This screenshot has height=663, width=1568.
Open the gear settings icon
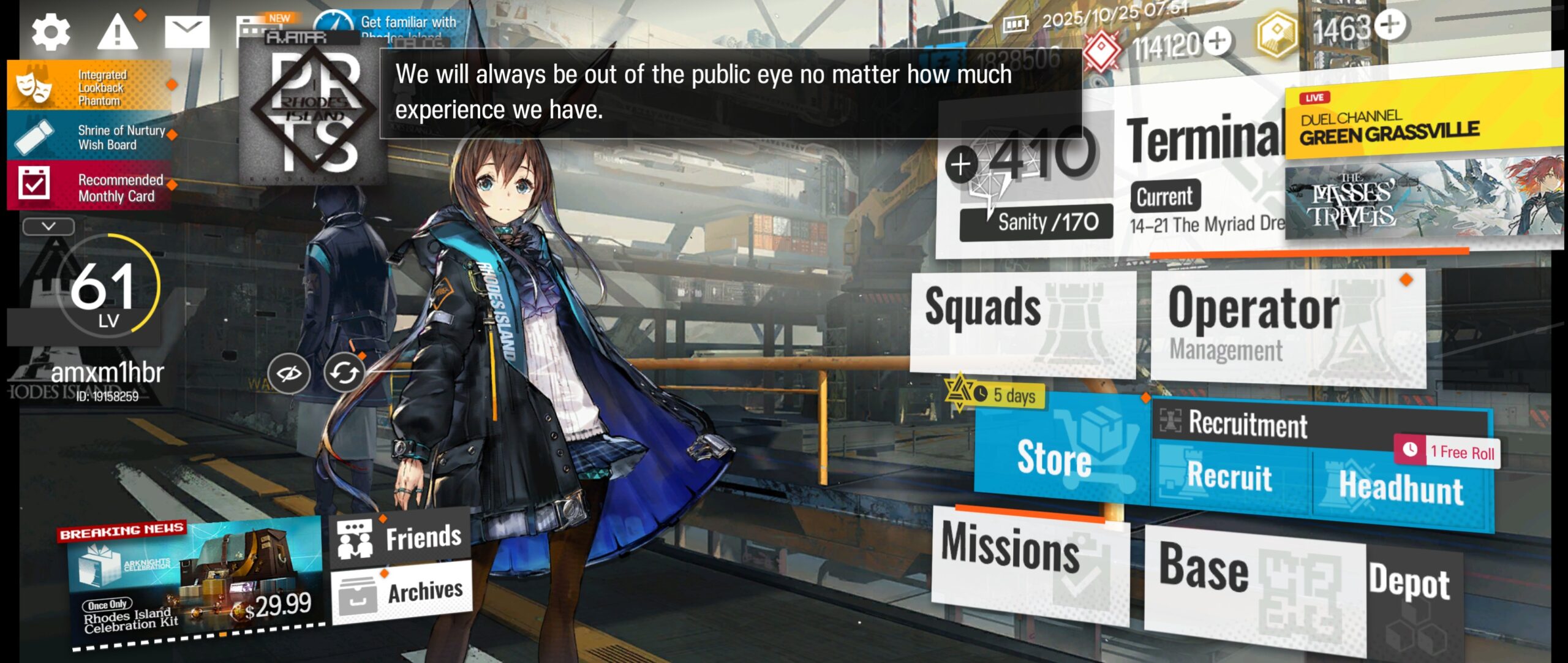coord(51,32)
